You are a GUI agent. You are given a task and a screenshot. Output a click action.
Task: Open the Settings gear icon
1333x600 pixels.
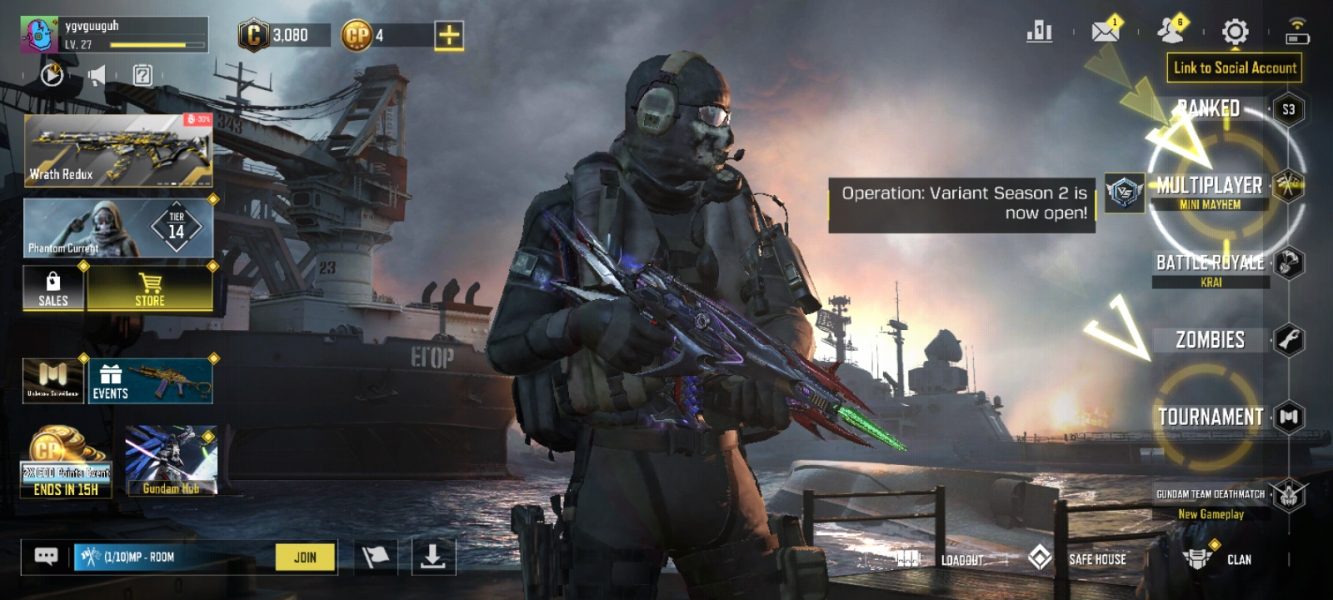[x=1235, y=33]
